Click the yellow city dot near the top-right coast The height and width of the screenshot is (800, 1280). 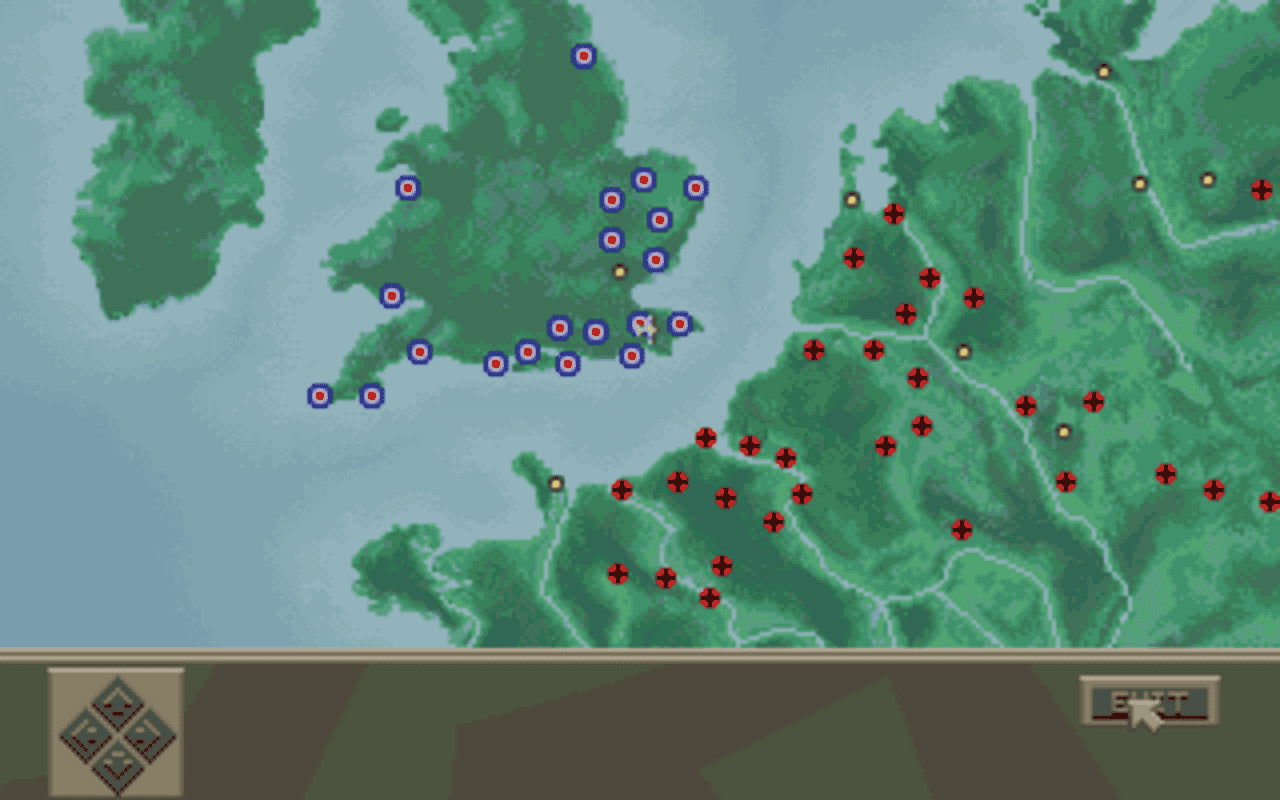click(1102, 71)
